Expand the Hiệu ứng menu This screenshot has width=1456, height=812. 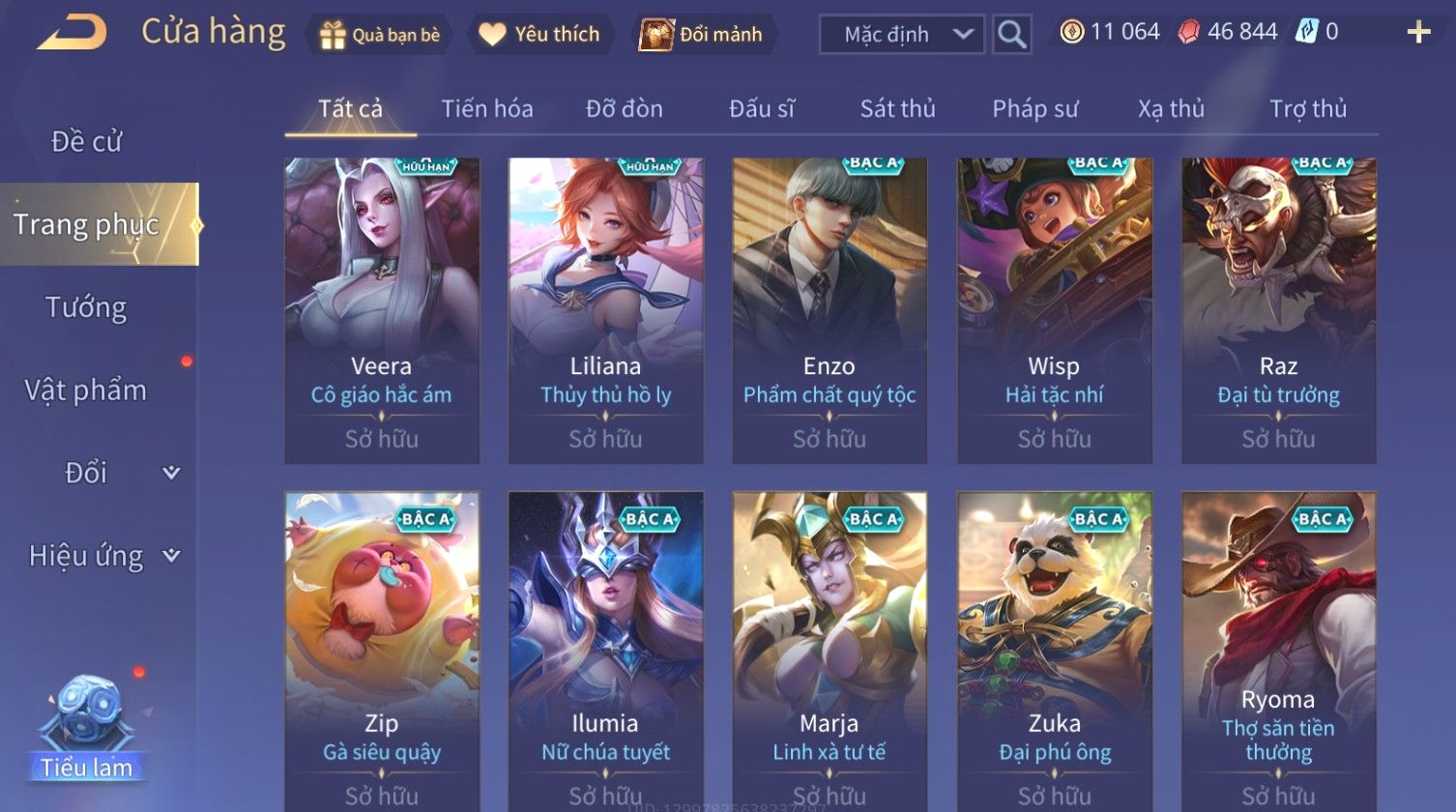click(x=102, y=556)
